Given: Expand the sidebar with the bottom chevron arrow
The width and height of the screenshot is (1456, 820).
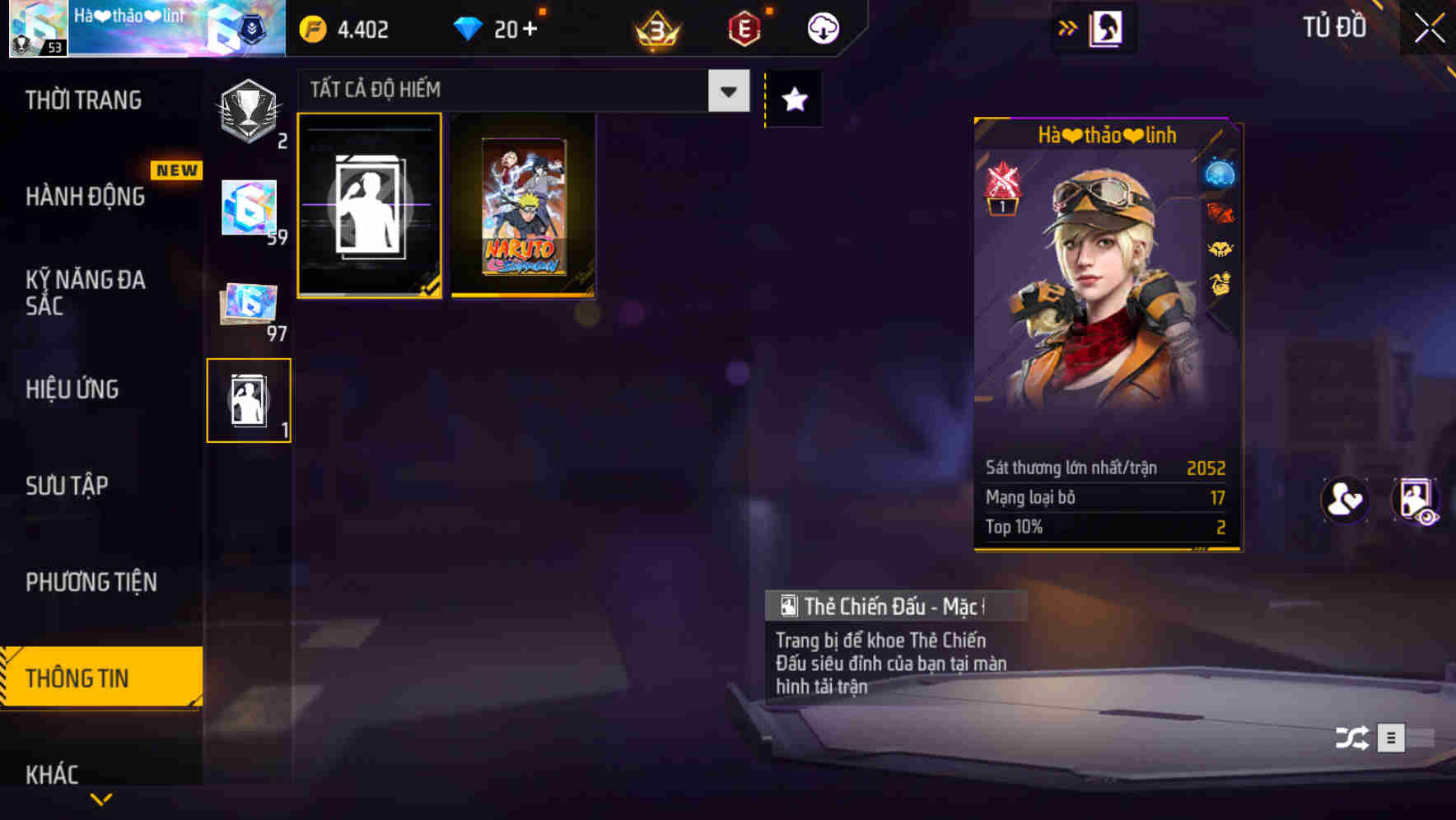Looking at the screenshot, I should (x=101, y=798).
